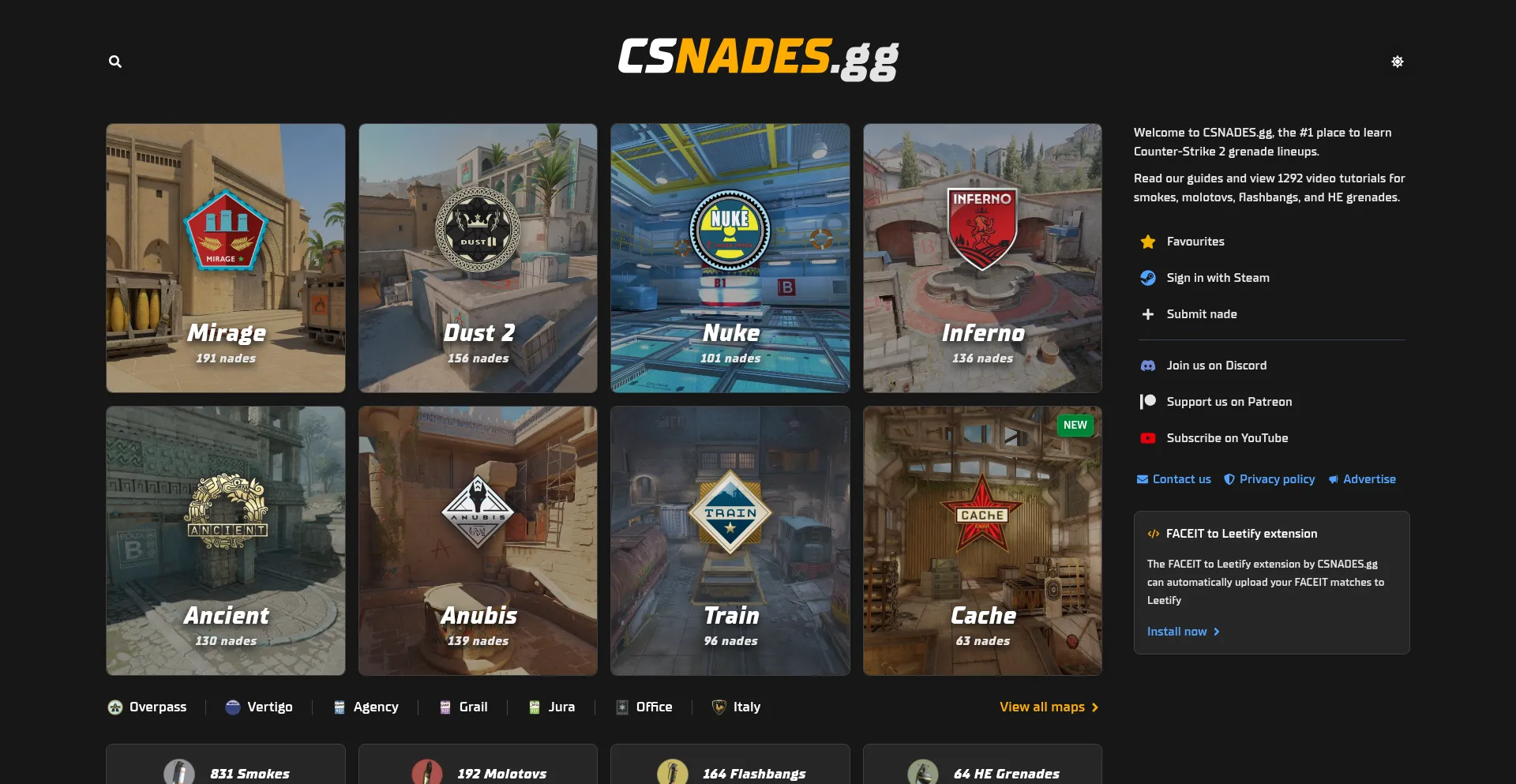1516x784 pixels.
Task: Click the search magnifier icon
Action: (x=115, y=62)
